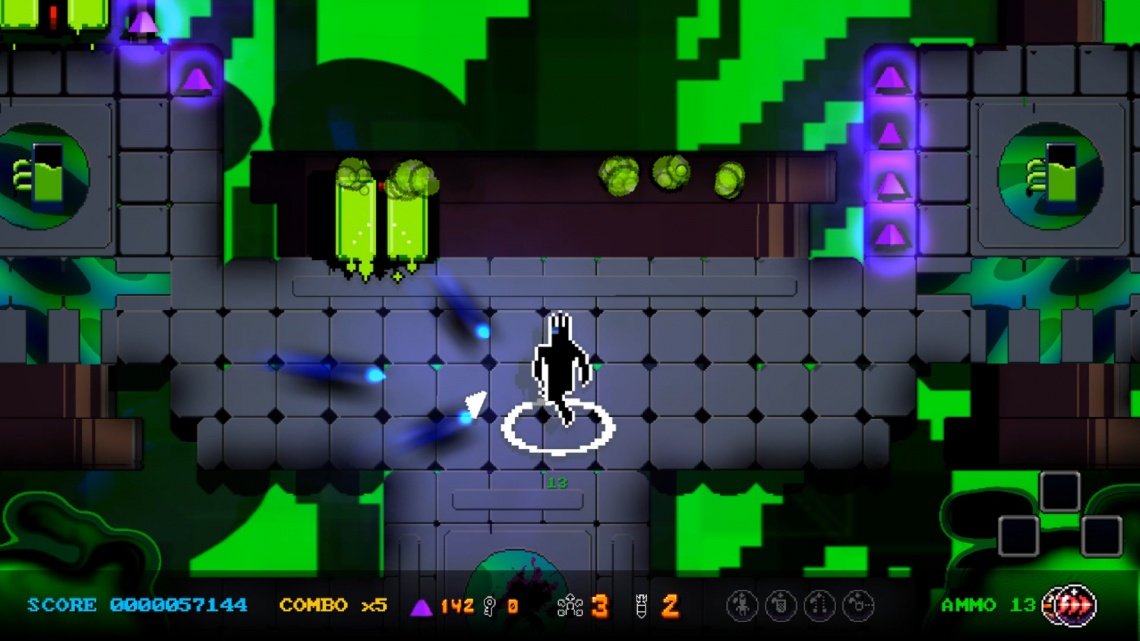Click the bomb icon in the HUD
This screenshot has width=1140, height=641.
tap(641, 605)
